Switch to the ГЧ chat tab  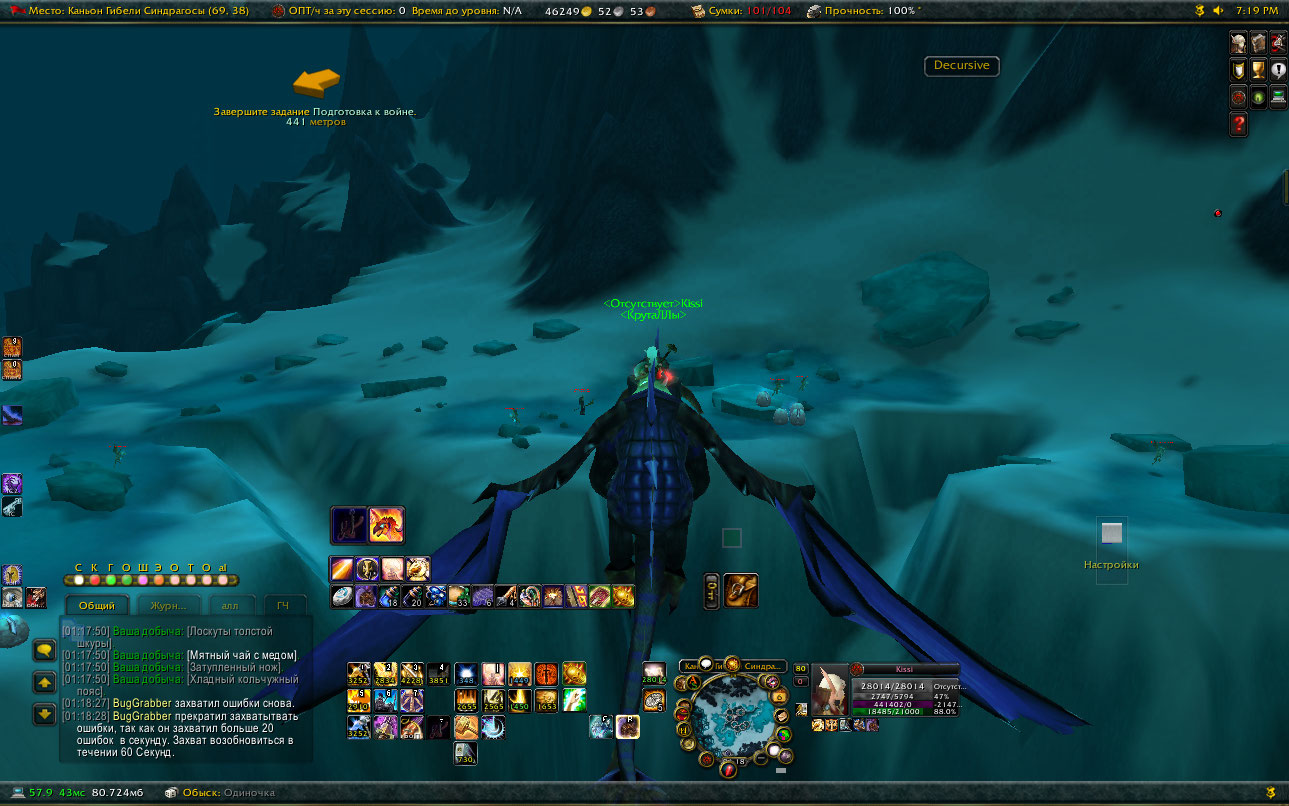[283, 605]
